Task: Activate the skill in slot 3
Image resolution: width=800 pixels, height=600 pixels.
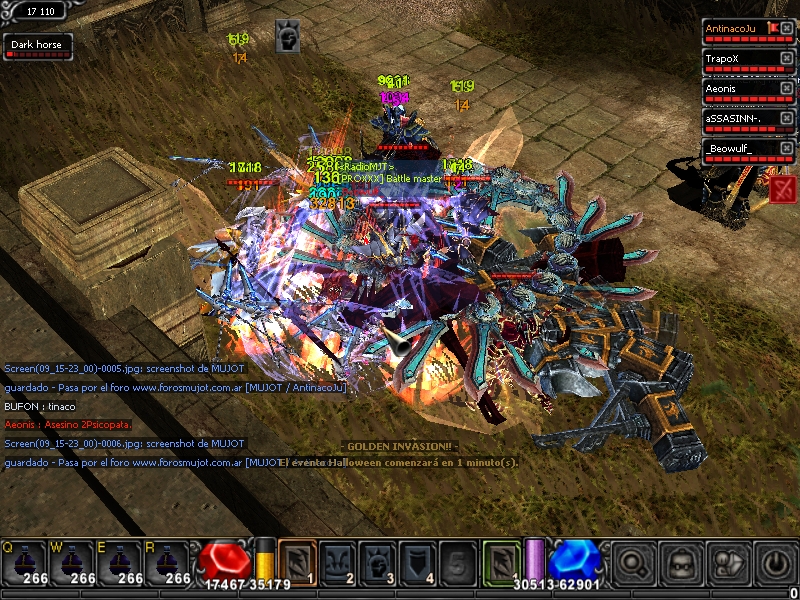Action: click(377, 561)
